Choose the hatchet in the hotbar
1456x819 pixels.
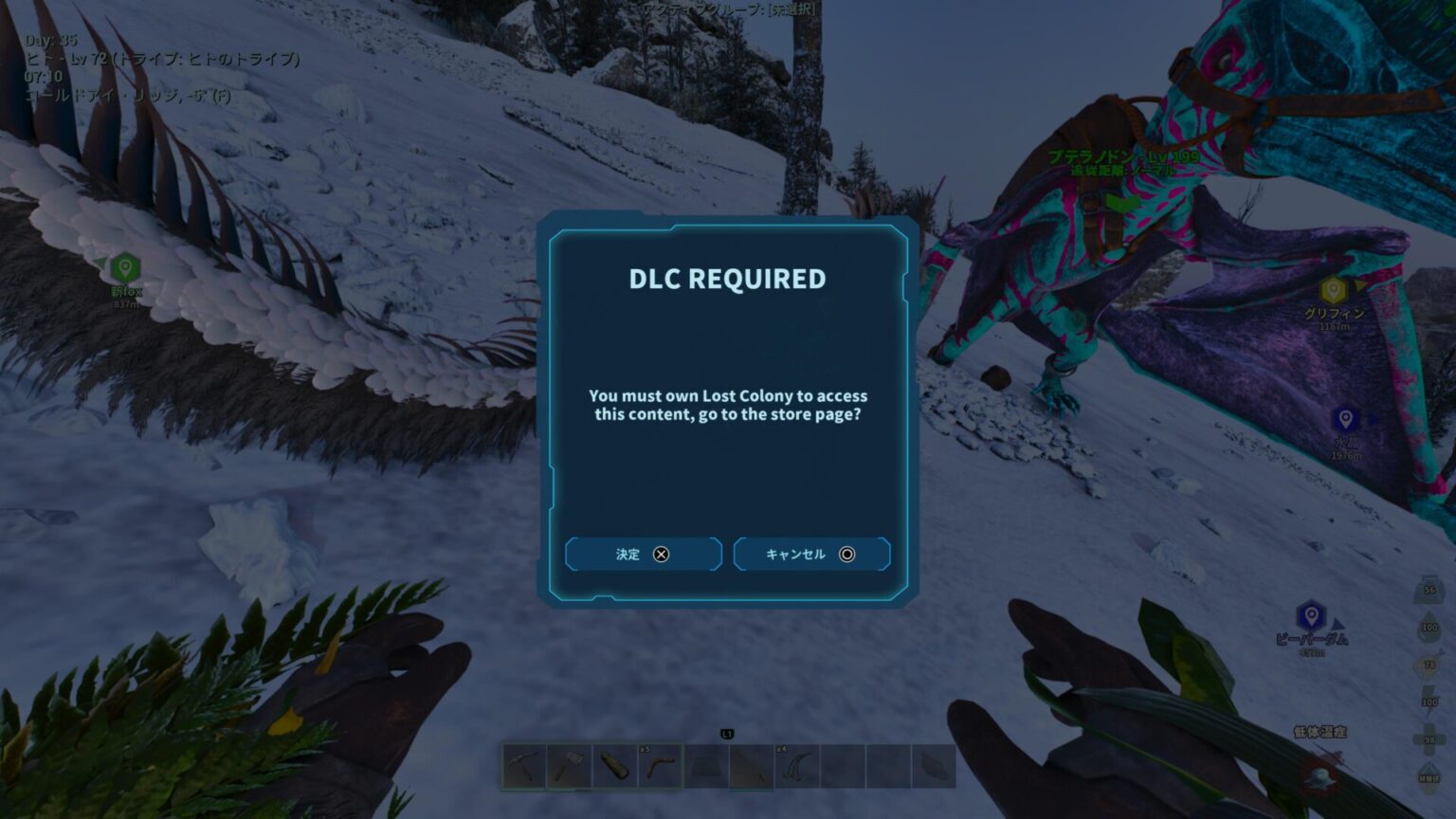[x=569, y=766]
